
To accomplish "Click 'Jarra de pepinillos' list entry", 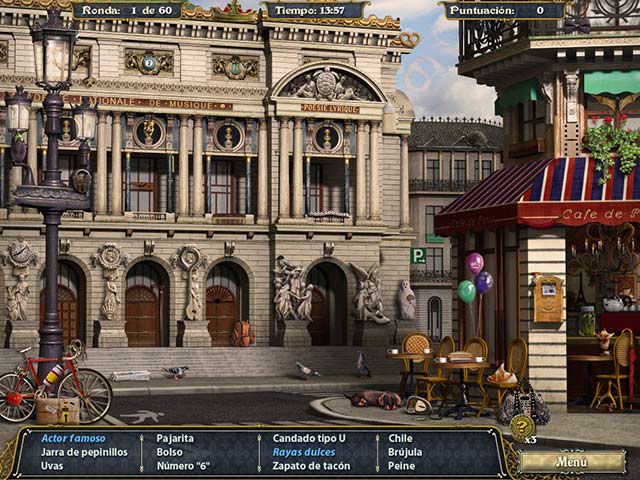I will click(x=84, y=452).
